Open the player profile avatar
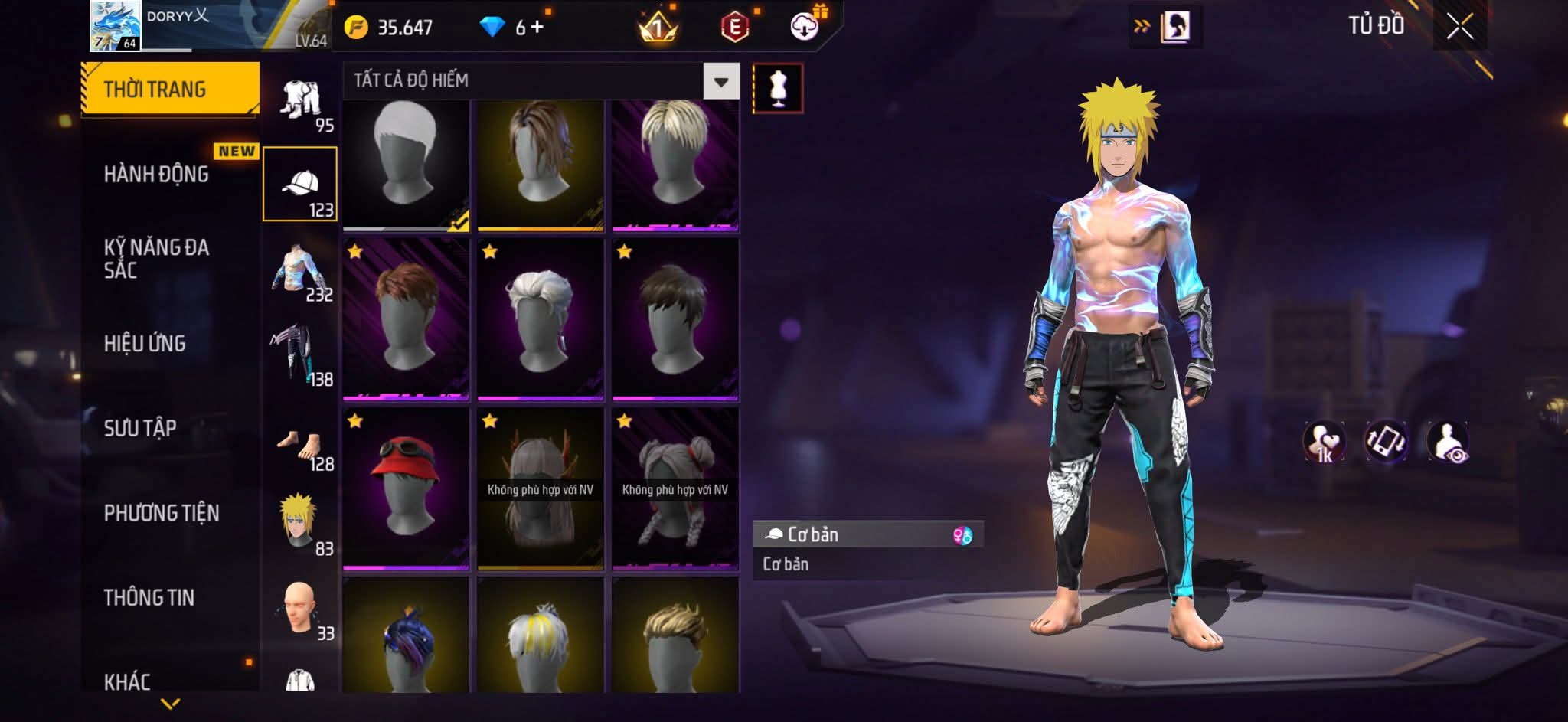The image size is (1568, 722). (x=115, y=26)
